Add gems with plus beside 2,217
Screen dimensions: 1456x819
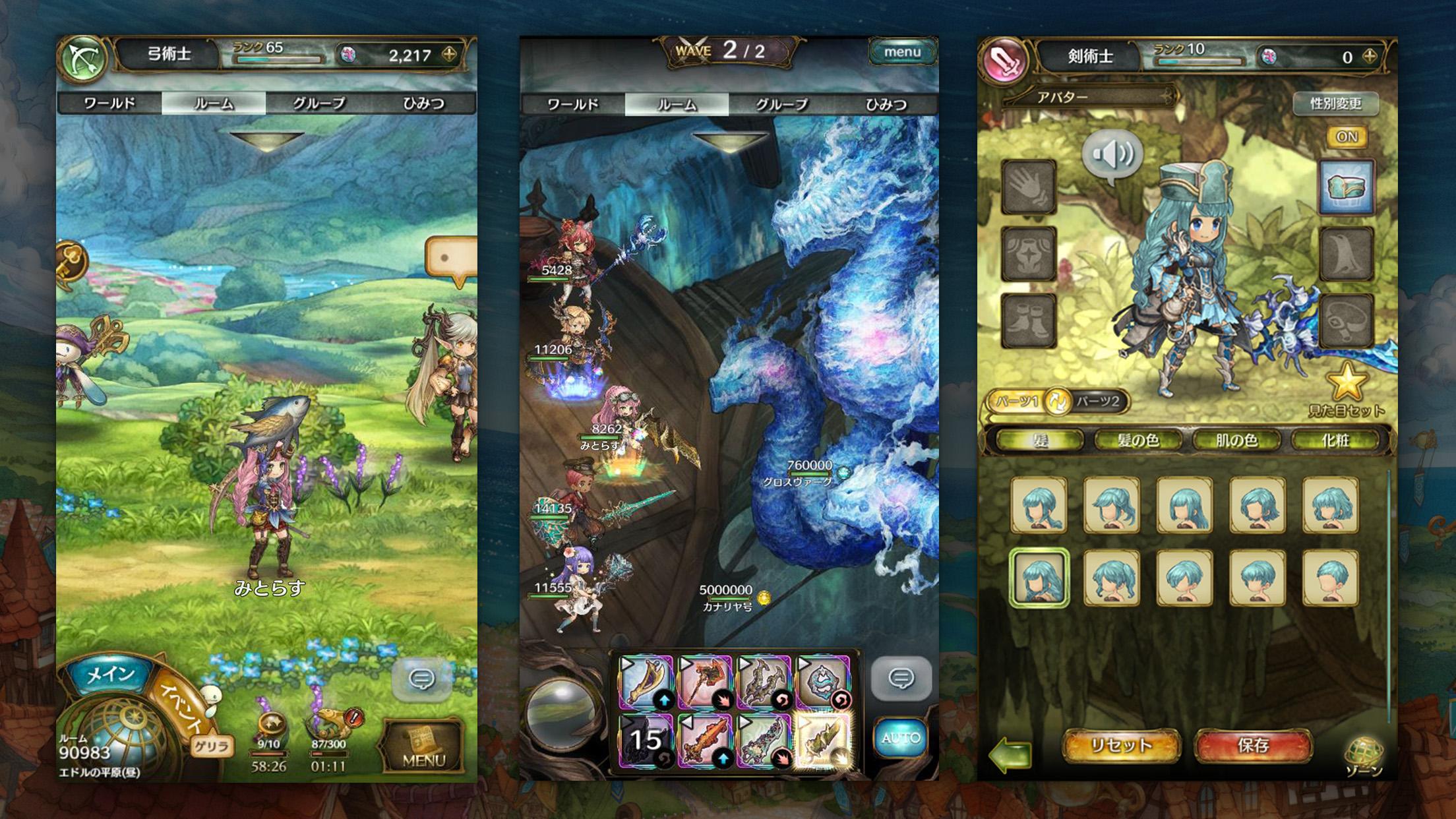coord(450,55)
